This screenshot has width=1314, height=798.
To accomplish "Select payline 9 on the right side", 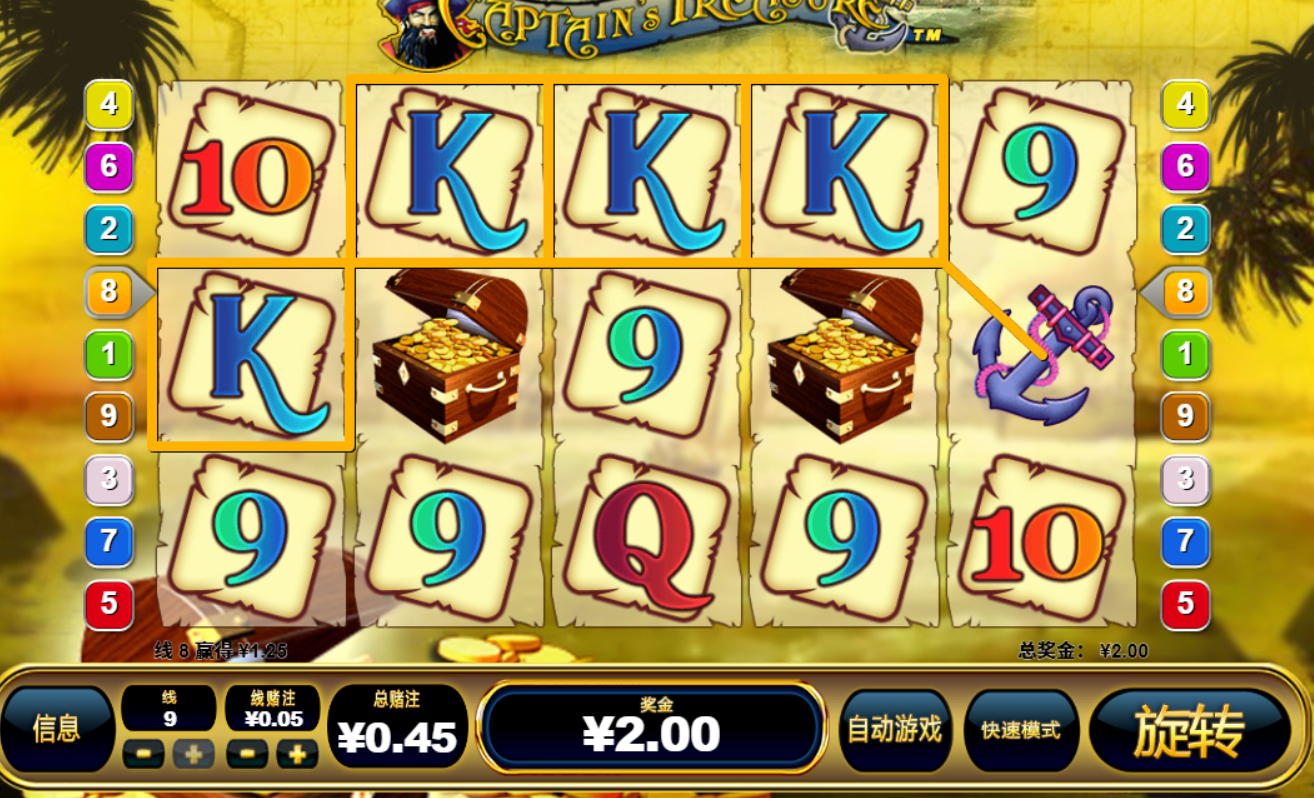I will tap(1183, 418).
